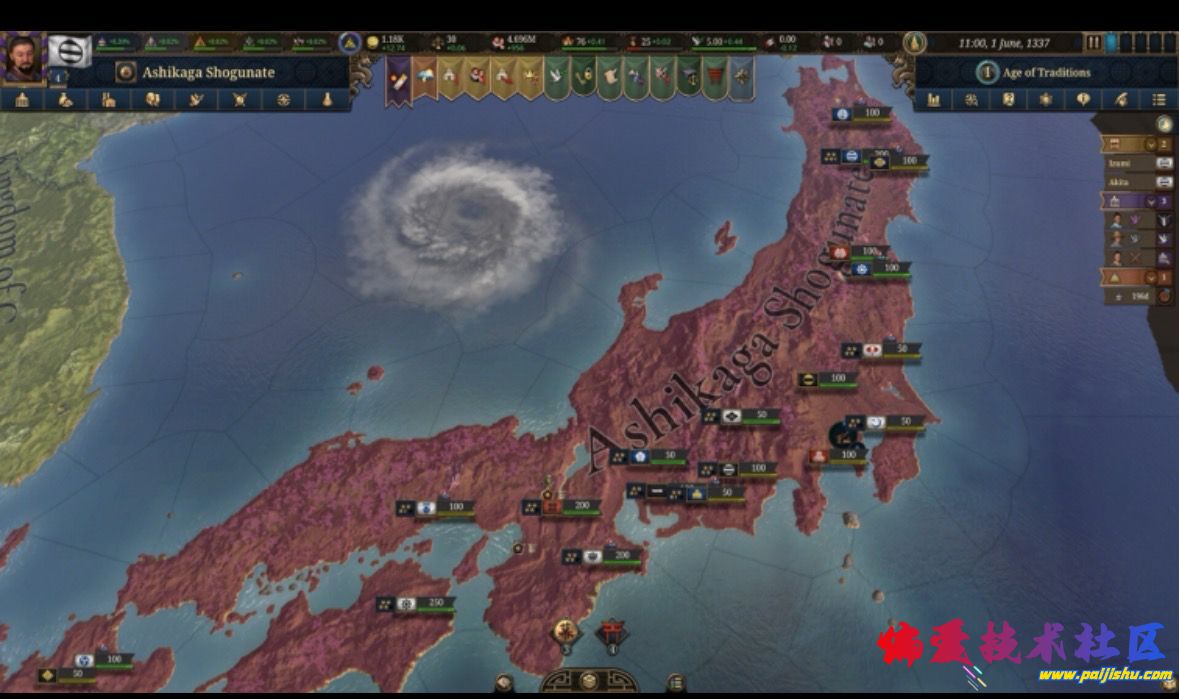
Task: Click the gold treasury counter in top bar
Action: [x=390, y=43]
